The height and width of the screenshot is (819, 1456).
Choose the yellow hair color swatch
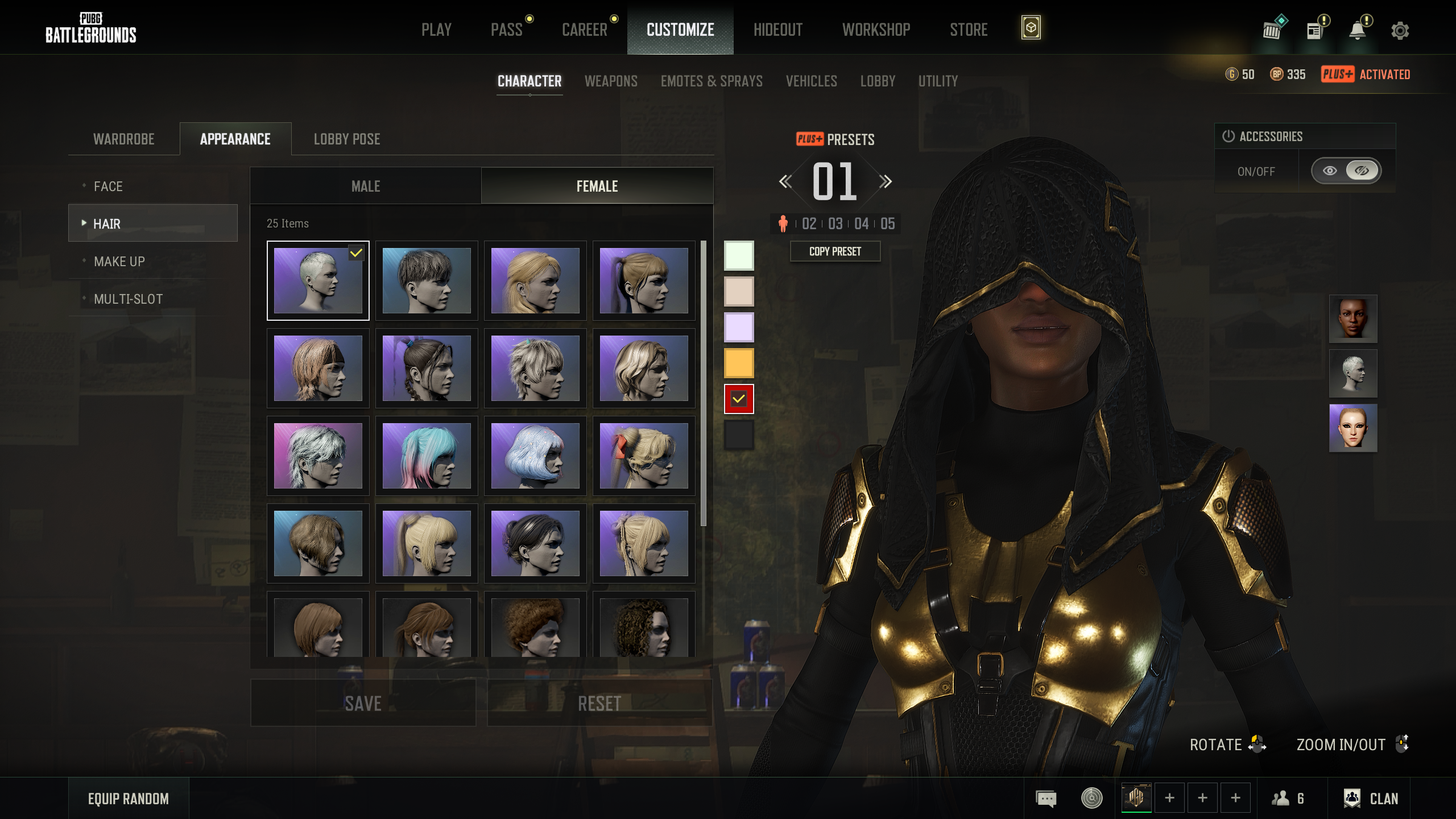(x=738, y=363)
